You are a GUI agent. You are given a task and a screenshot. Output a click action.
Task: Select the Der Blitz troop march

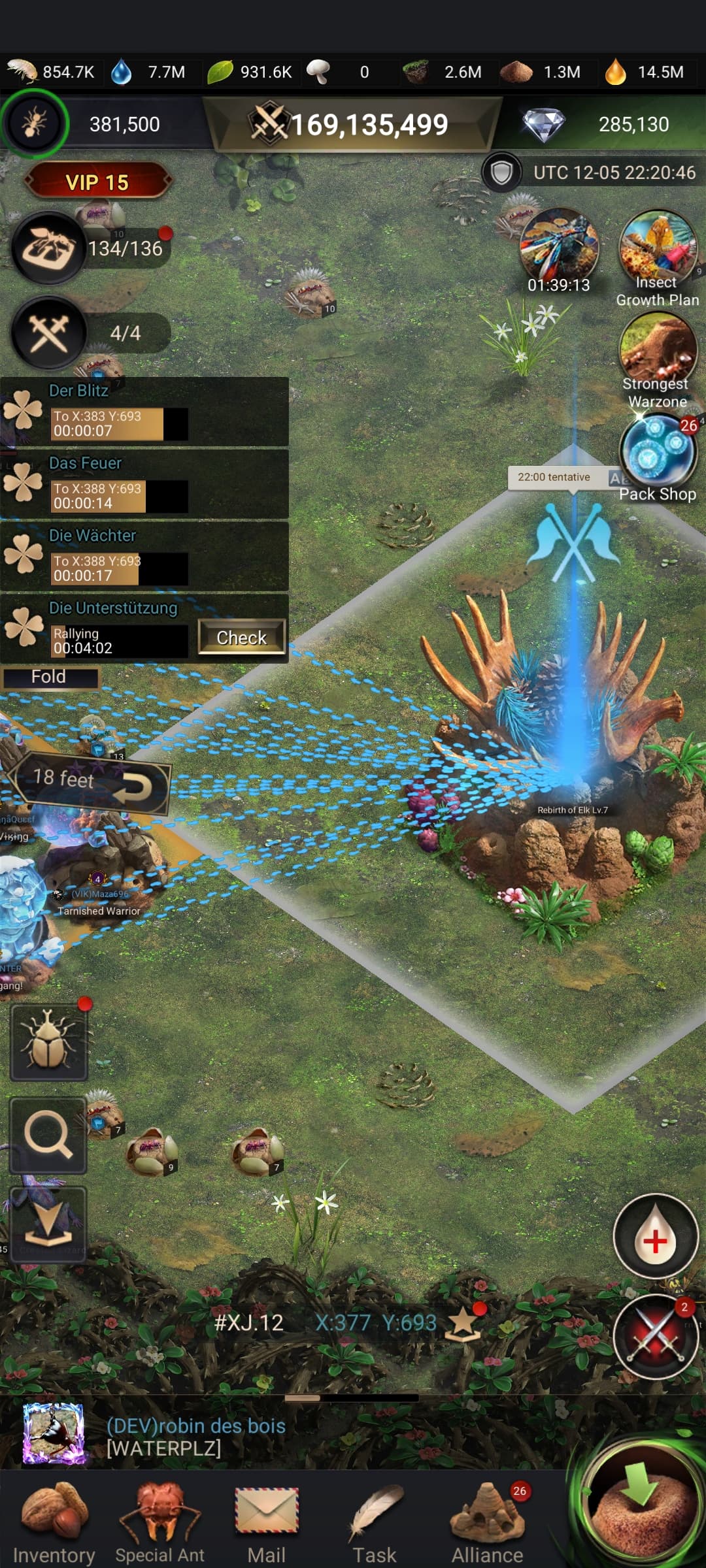pos(144,412)
